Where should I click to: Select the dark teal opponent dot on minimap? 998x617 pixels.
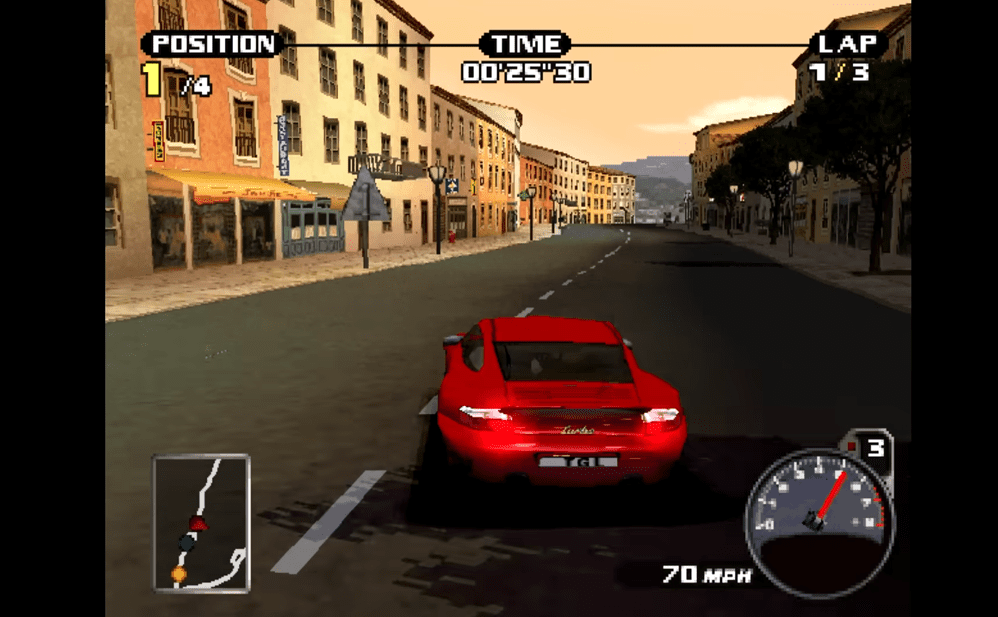click(x=187, y=541)
